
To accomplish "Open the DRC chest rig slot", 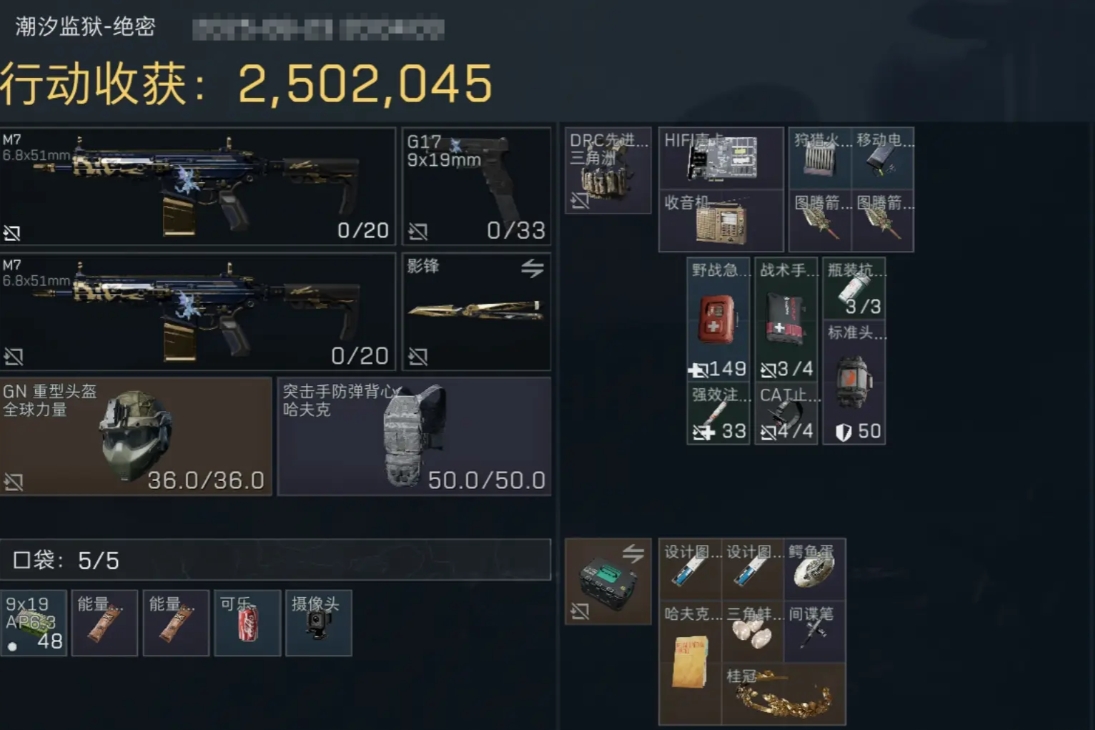I will 608,170.
